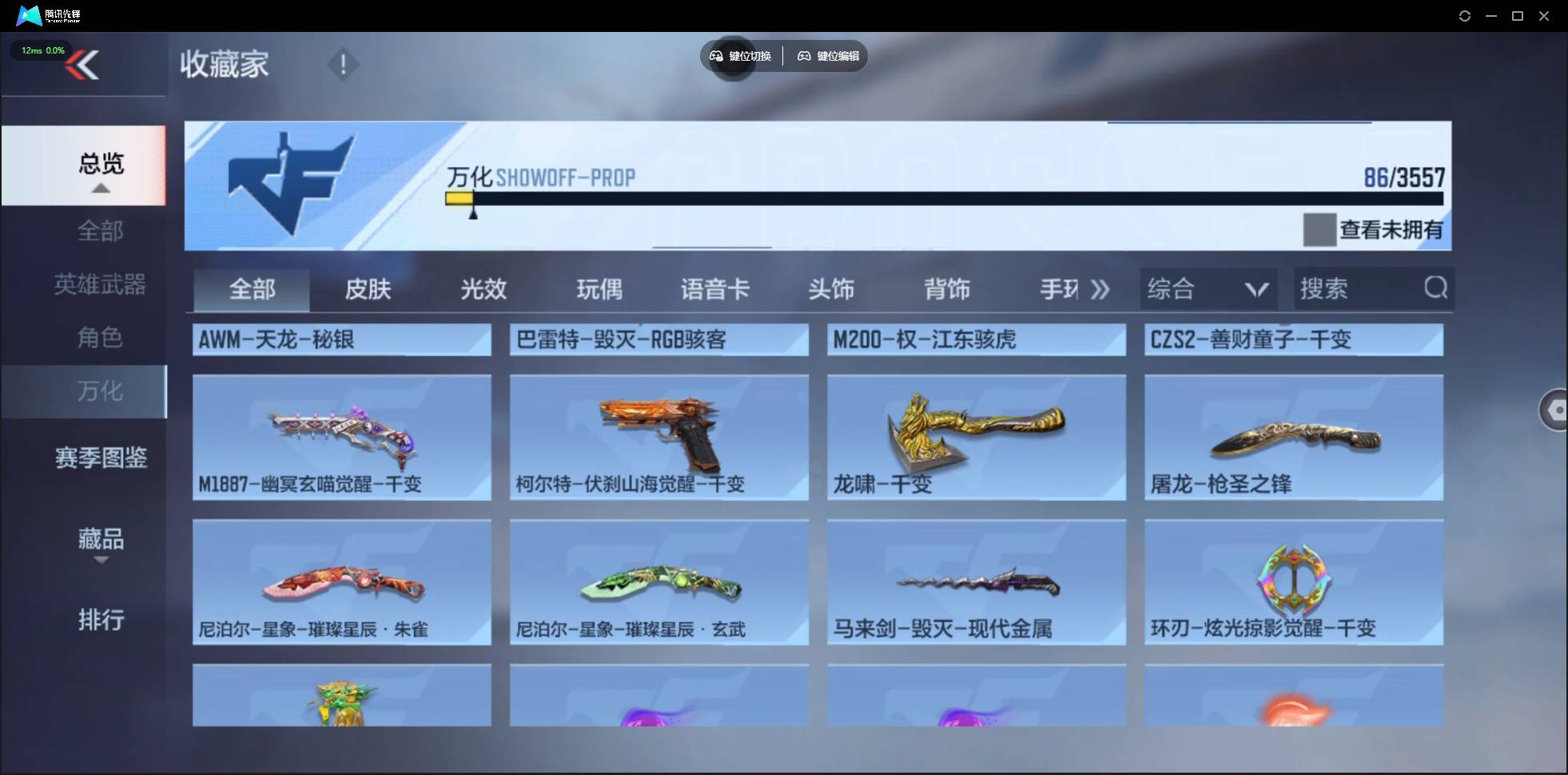
Task: Click the exclamation warning icon beside 收藏家
Action: (x=342, y=64)
